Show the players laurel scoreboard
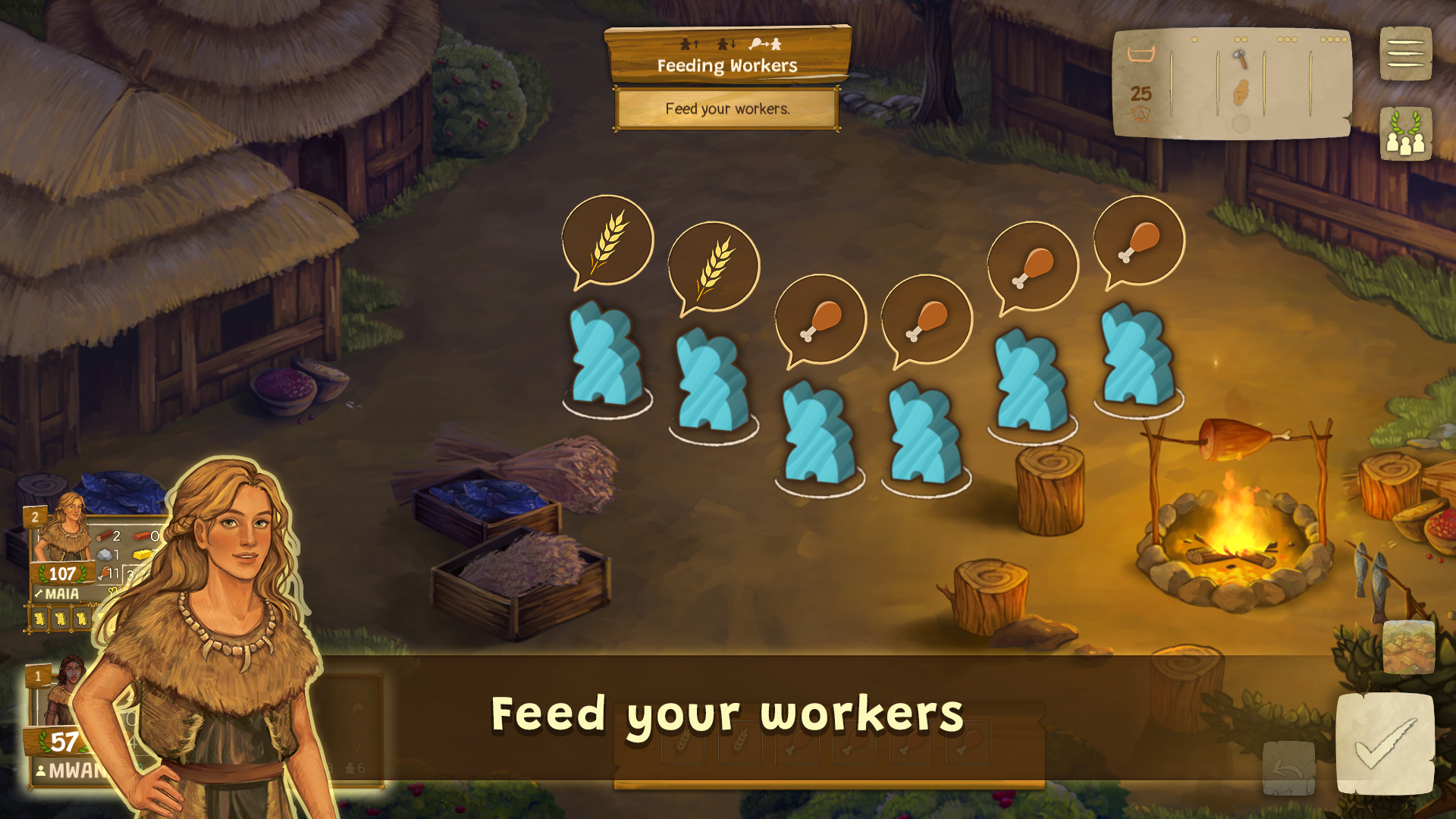 point(1405,133)
